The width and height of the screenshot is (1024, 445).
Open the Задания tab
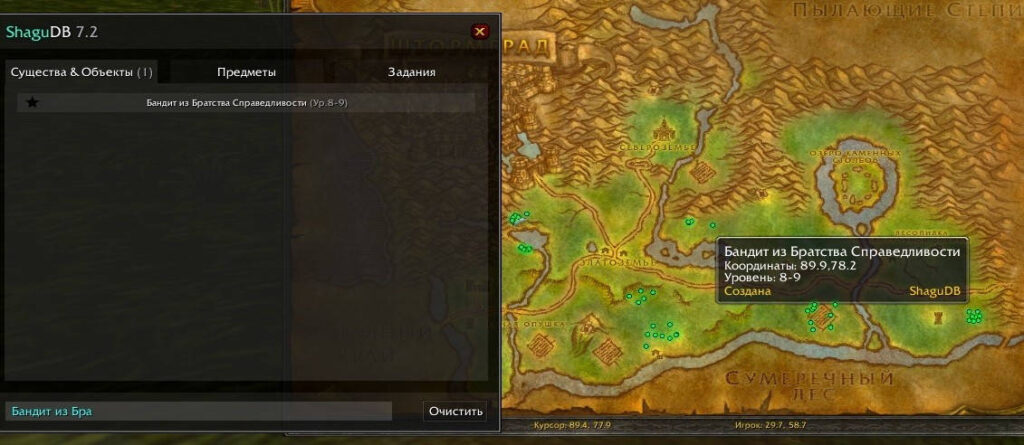tap(411, 72)
